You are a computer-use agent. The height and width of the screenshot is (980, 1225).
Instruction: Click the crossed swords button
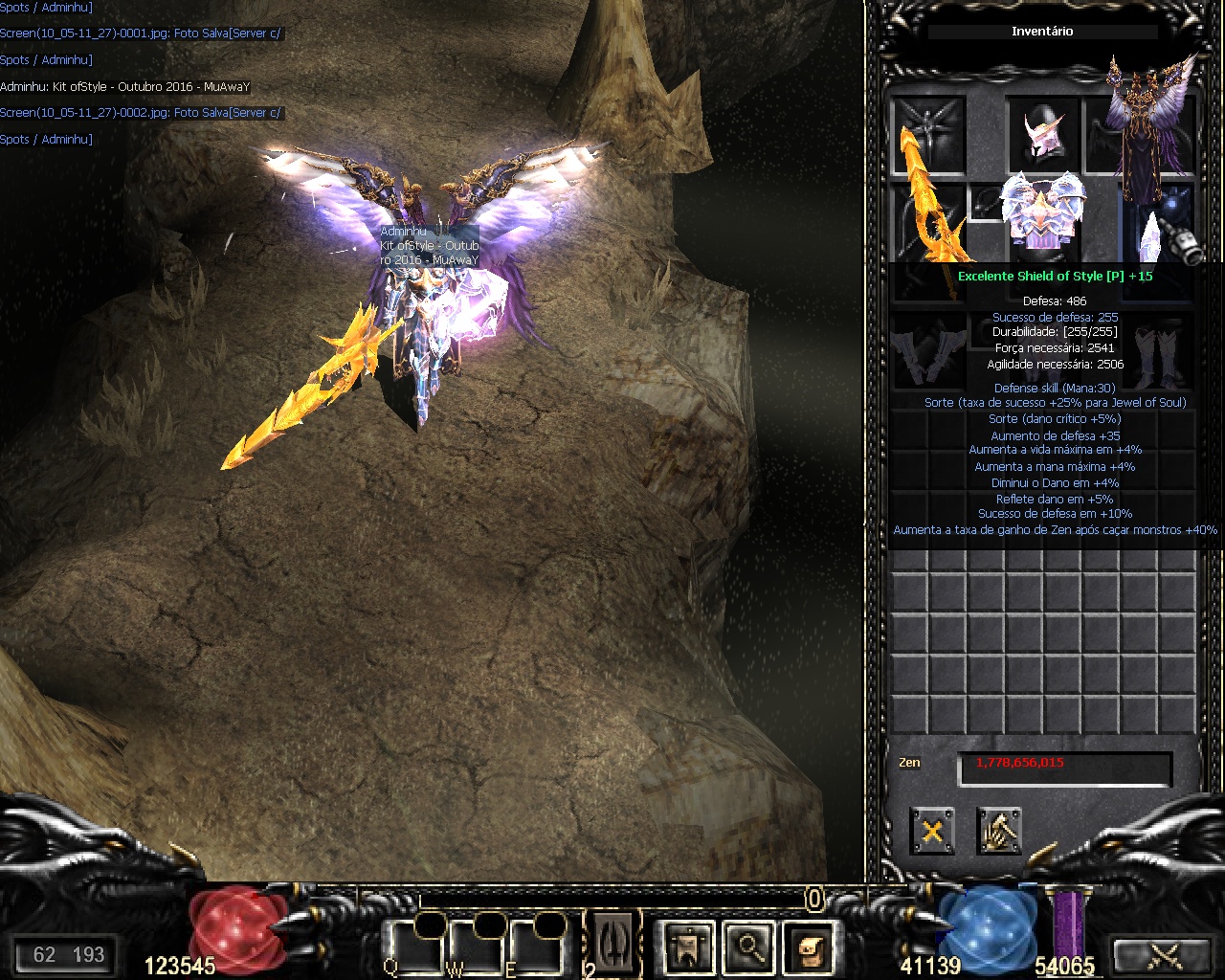coord(1165,955)
